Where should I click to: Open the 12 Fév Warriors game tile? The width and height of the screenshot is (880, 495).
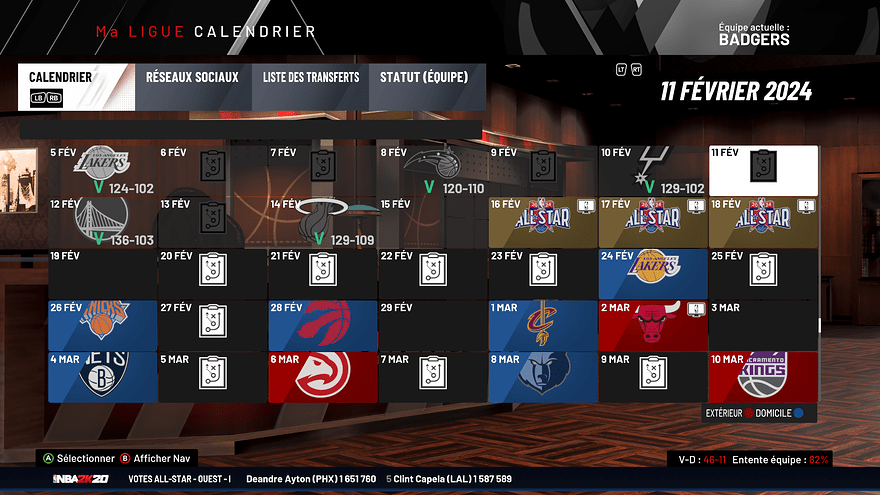103,221
